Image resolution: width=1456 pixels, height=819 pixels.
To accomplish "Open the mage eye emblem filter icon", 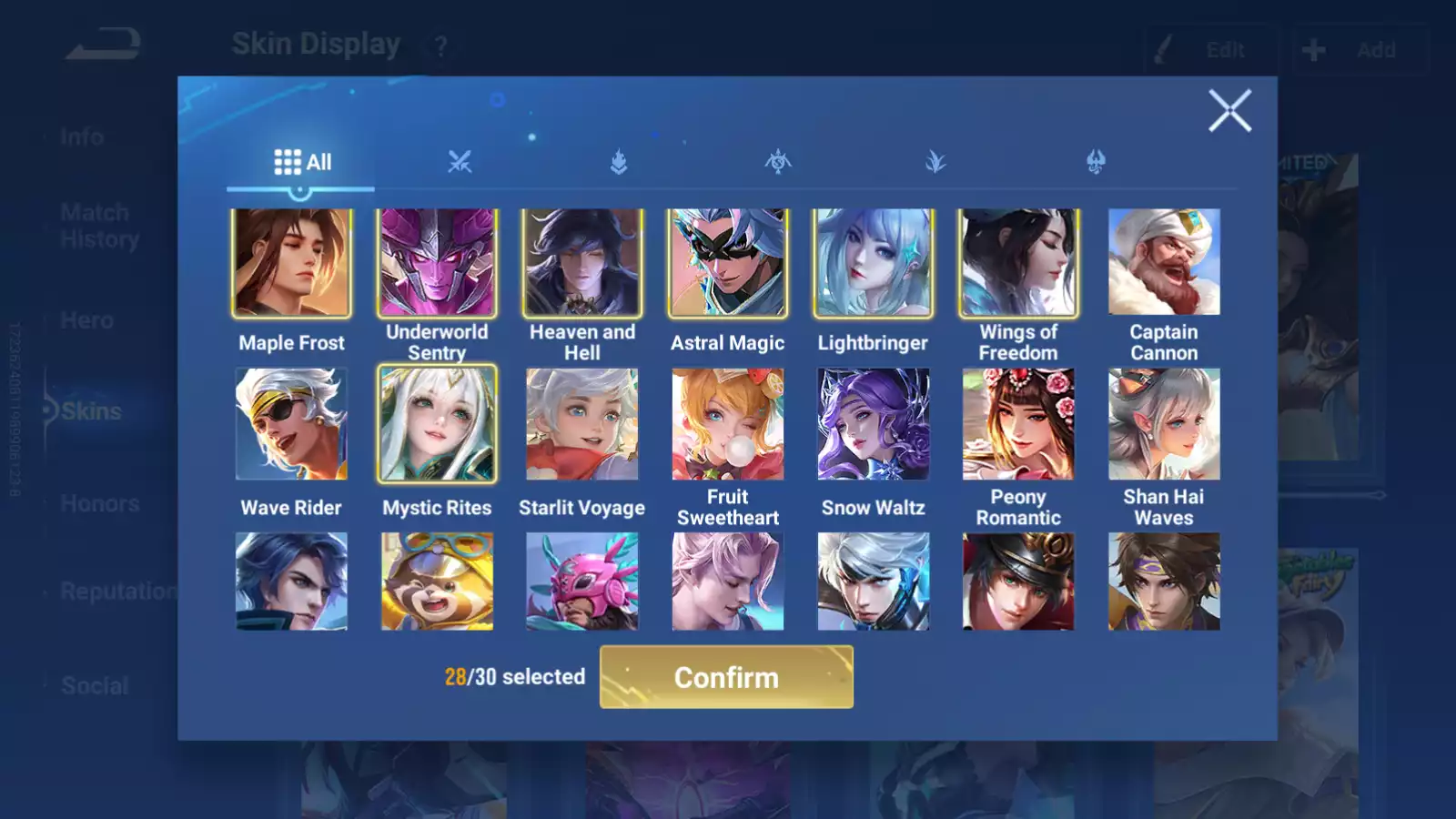I will [780, 161].
